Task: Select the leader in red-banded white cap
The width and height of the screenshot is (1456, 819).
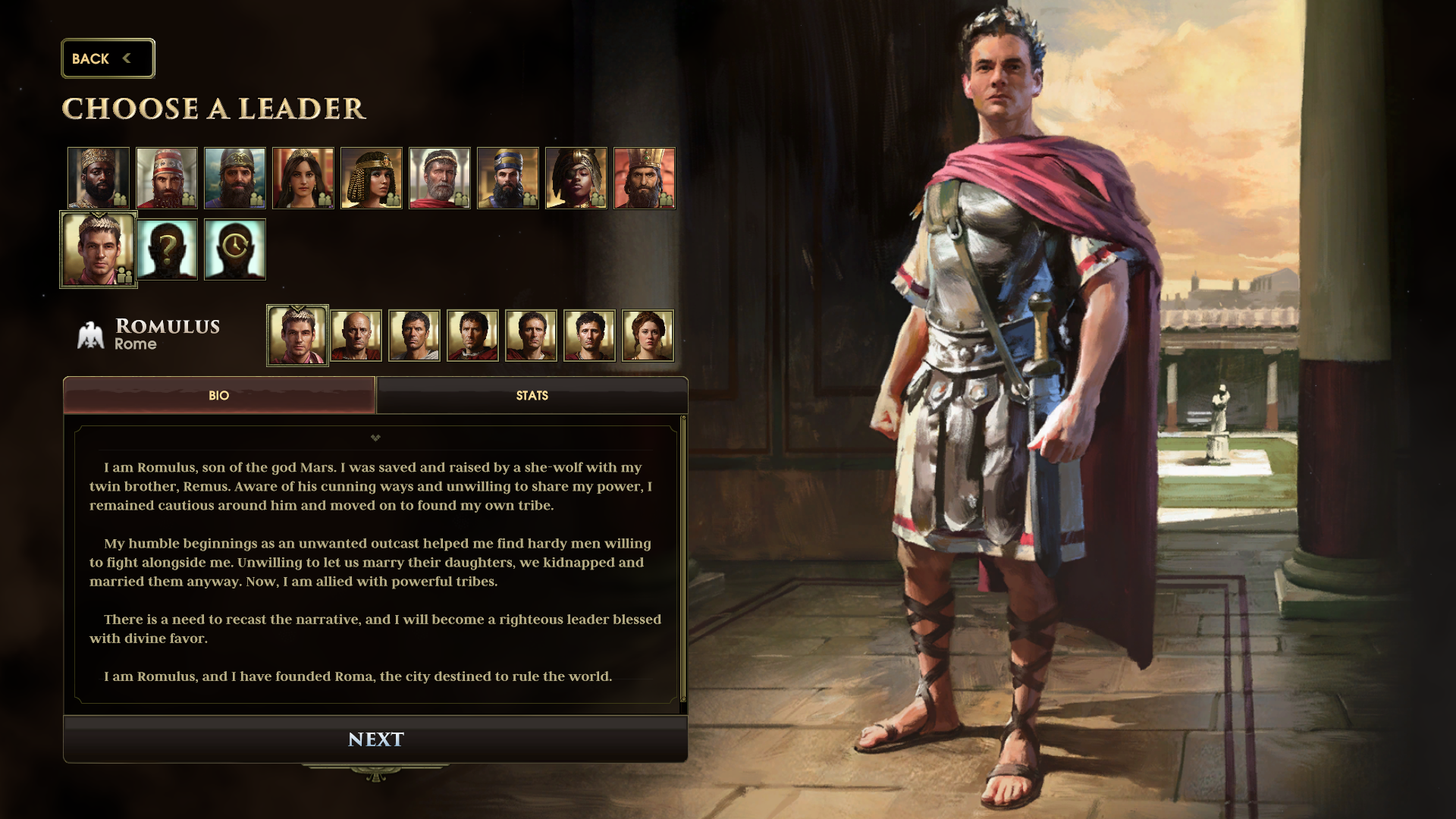Action: pos(167,178)
